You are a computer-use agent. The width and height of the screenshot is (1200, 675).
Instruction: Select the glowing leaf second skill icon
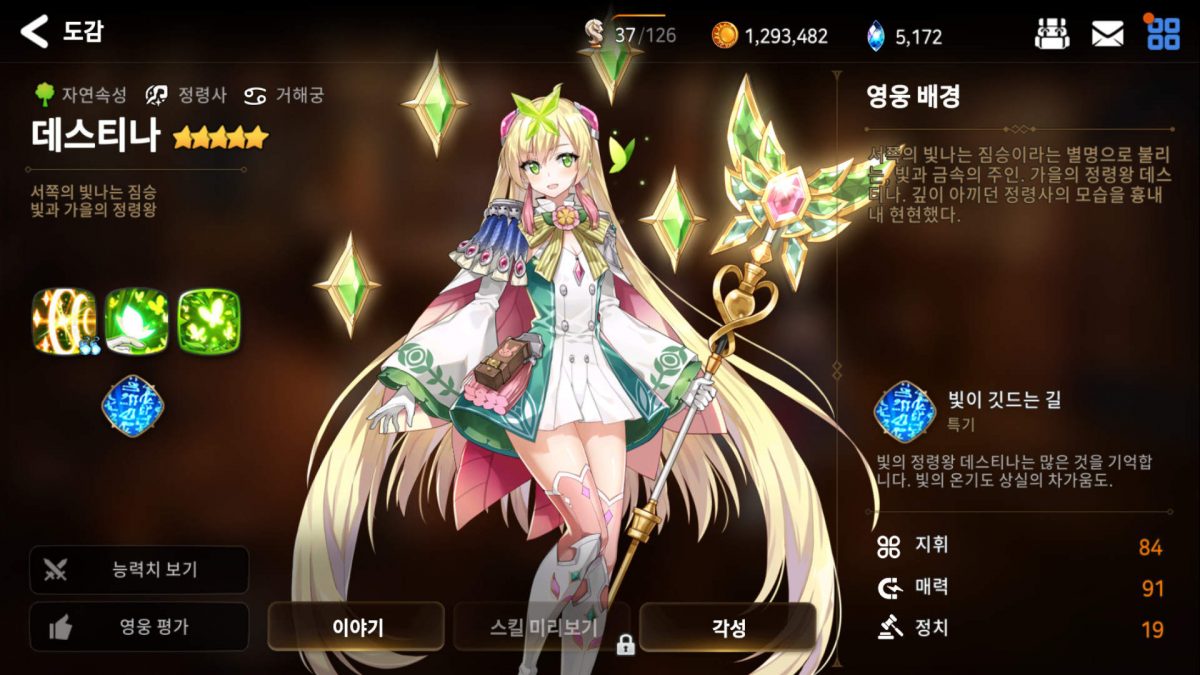coord(137,322)
